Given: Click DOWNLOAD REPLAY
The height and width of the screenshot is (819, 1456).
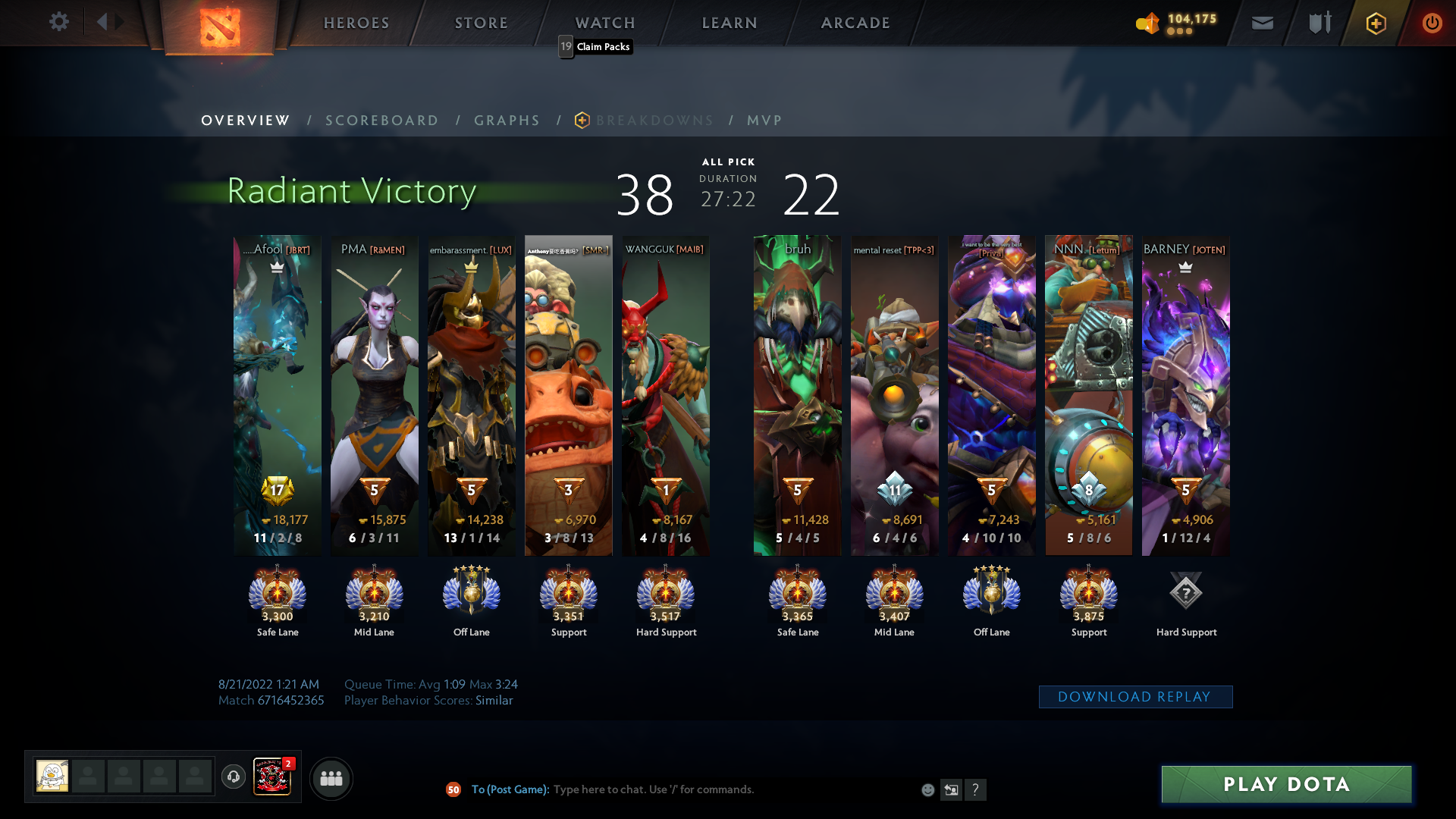Looking at the screenshot, I should coord(1135,696).
